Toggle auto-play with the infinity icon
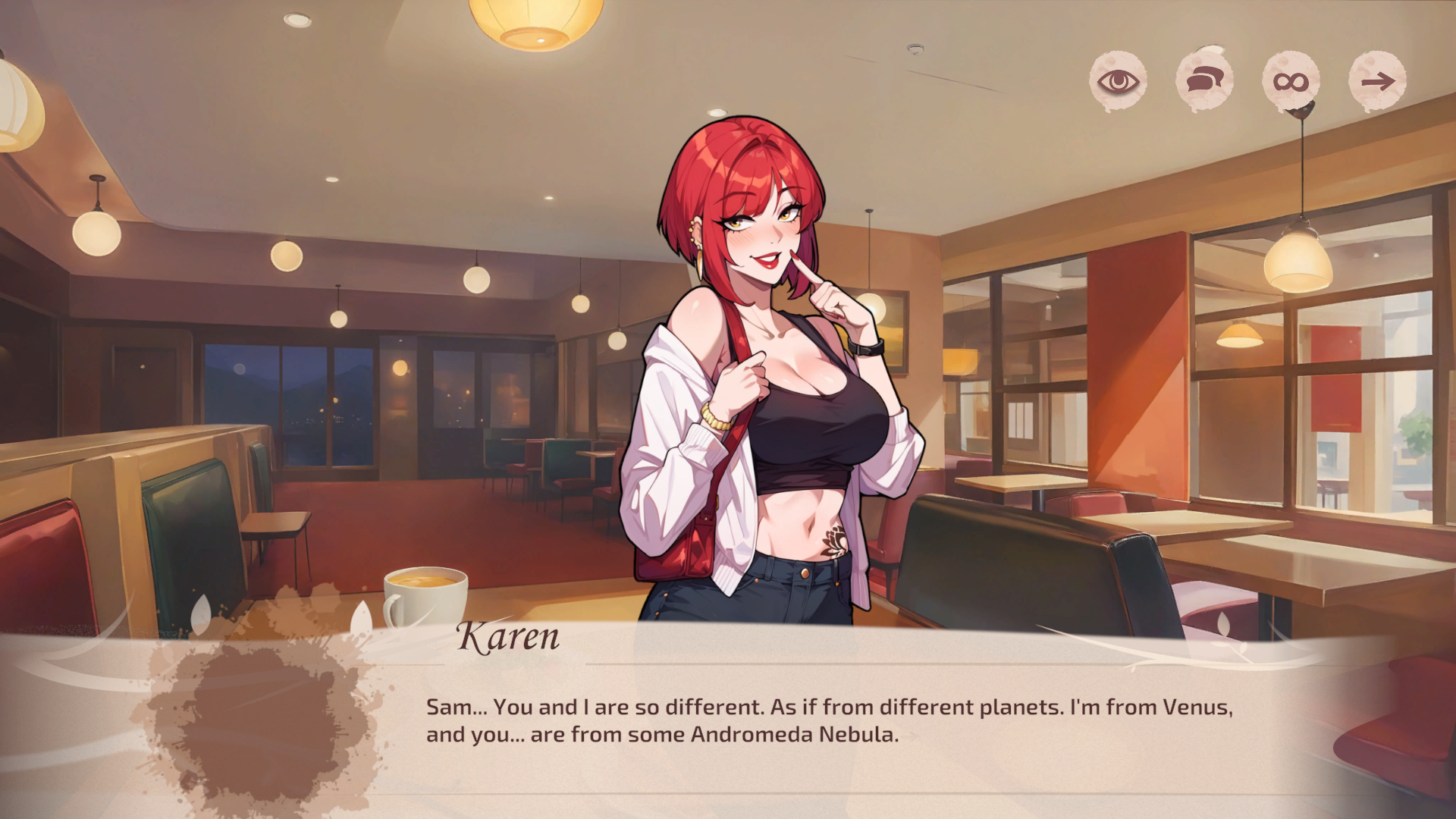 pyautogui.click(x=1291, y=81)
